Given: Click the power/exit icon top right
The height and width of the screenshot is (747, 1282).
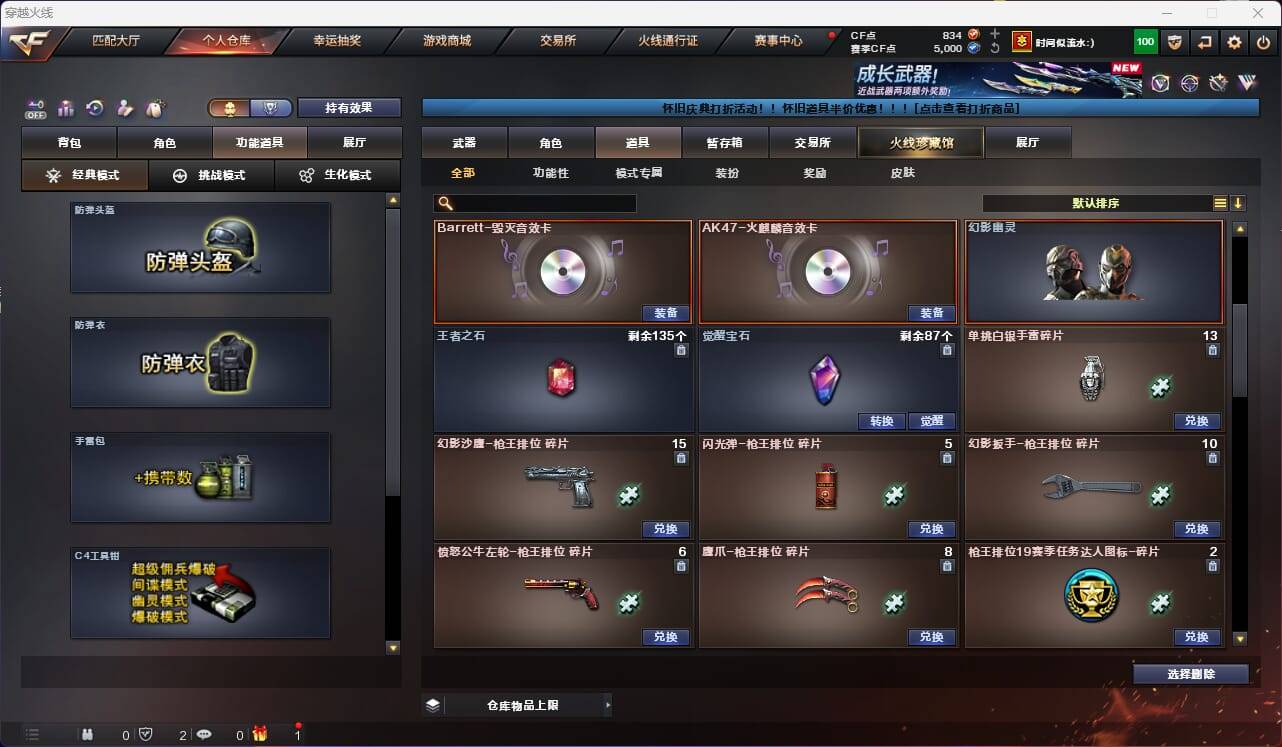Looking at the screenshot, I should click(x=1263, y=42).
